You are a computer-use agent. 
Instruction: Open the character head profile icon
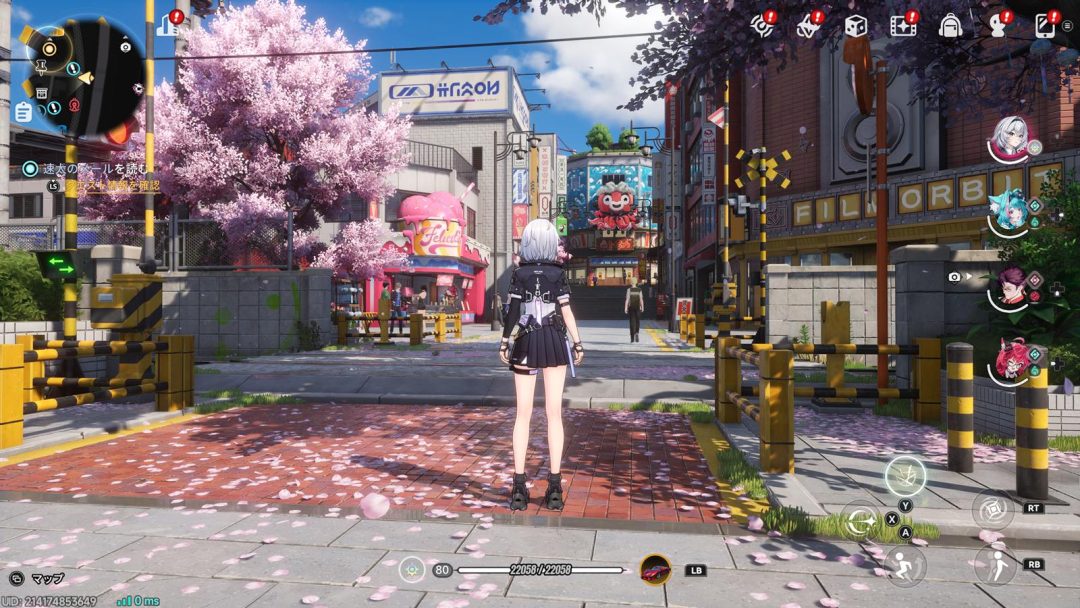[997, 24]
